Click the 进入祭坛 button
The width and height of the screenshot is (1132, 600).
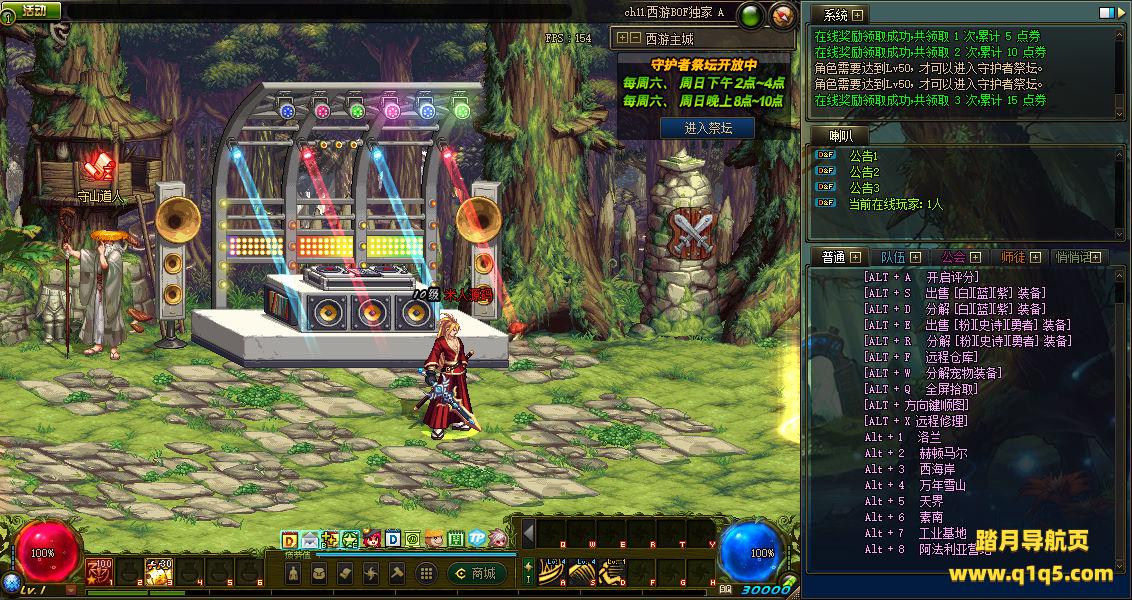(x=707, y=128)
